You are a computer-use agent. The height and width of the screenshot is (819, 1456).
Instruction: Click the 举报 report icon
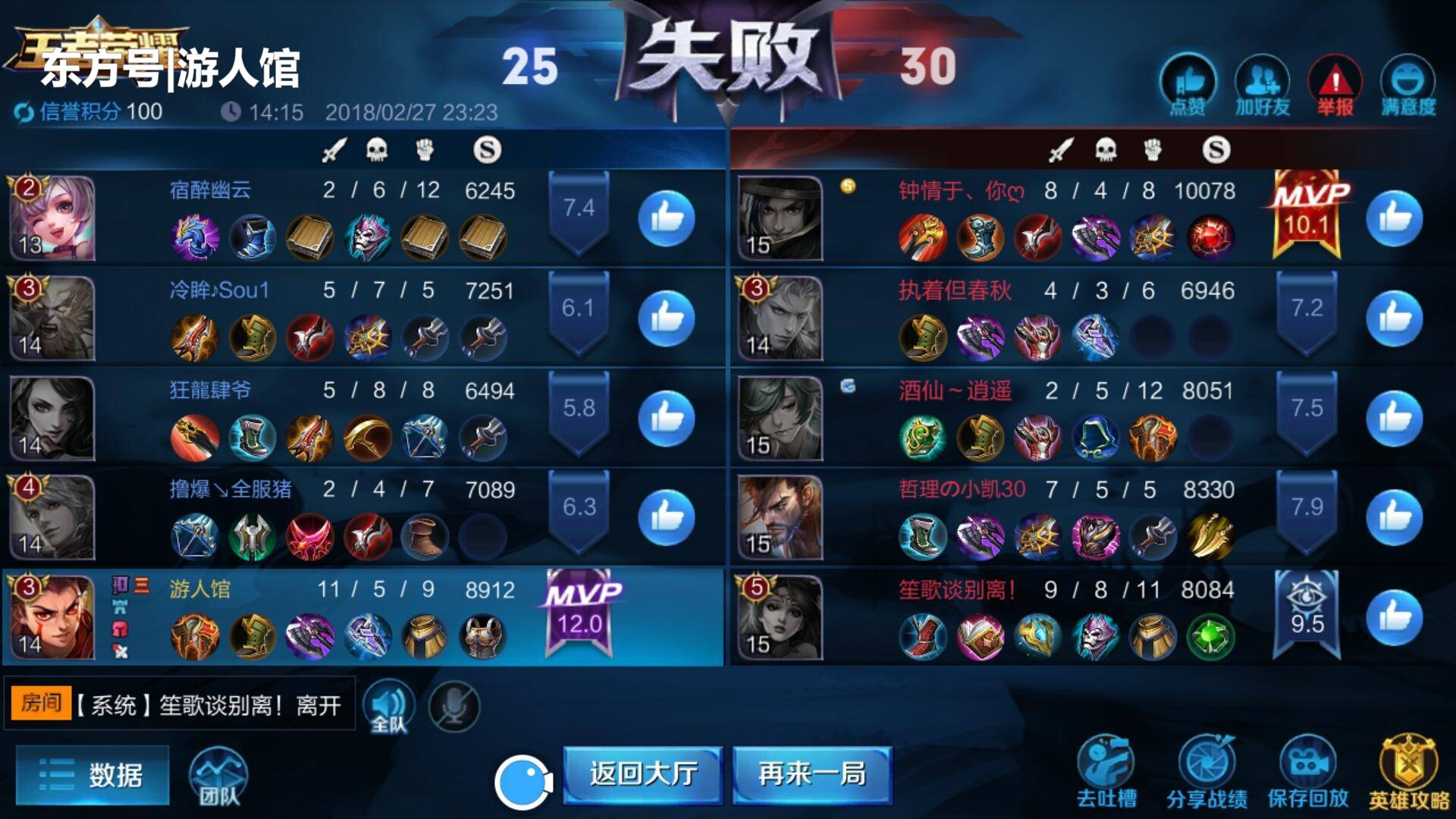pos(1335,80)
